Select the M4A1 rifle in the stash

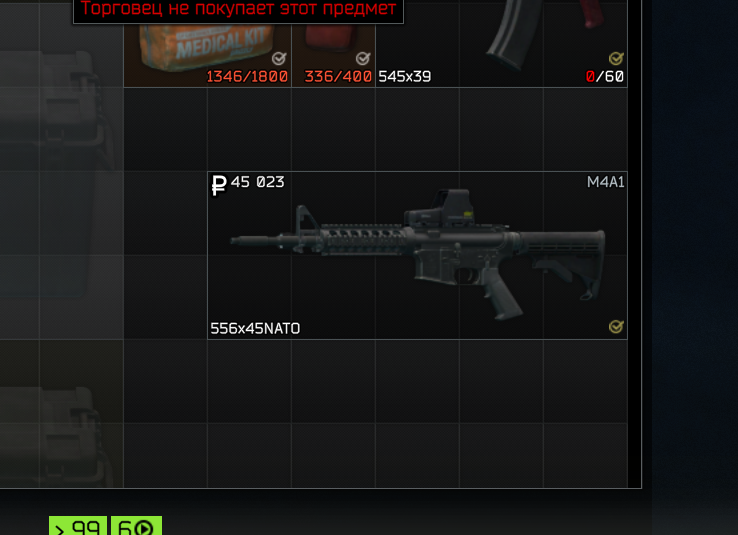point(417,256)
